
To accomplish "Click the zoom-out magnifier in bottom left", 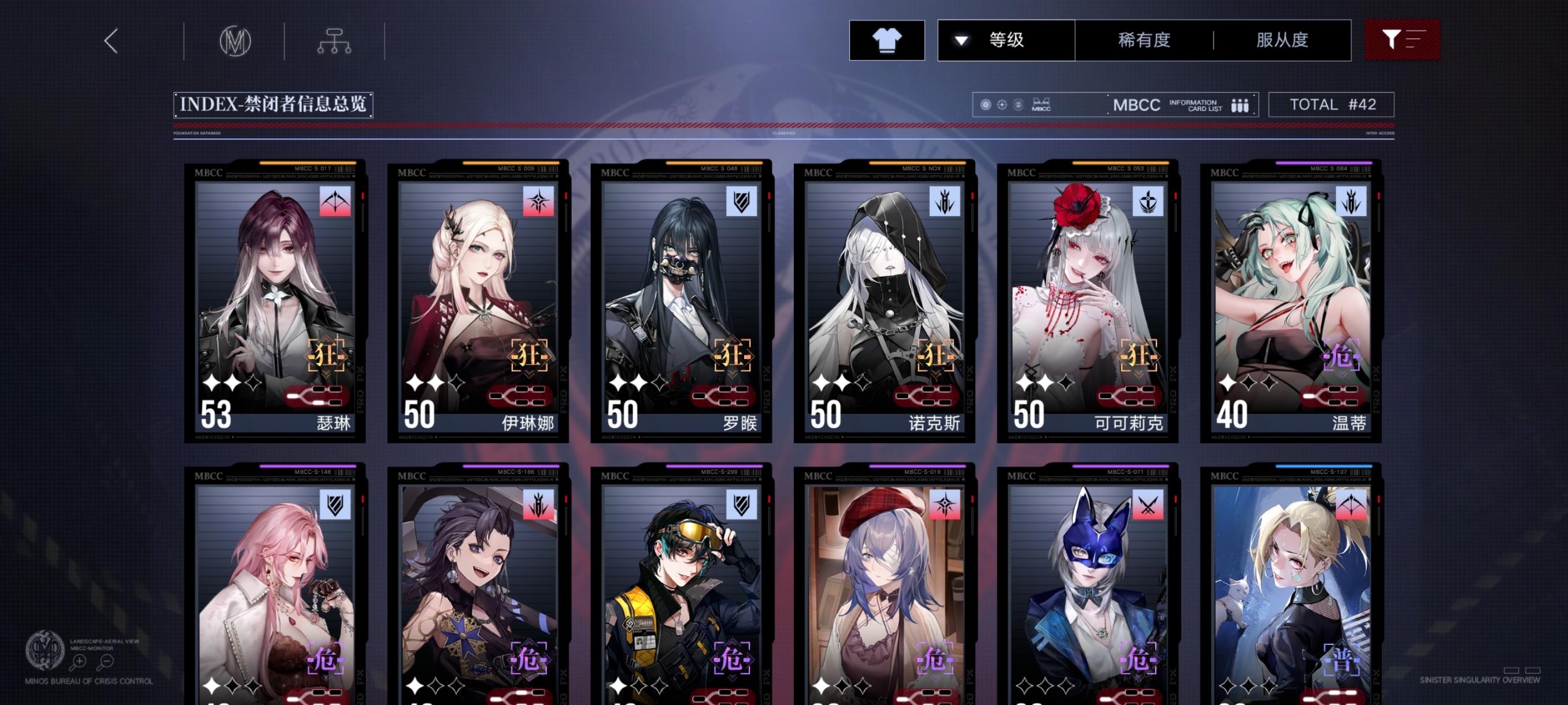I will click(x=106, y=662).
